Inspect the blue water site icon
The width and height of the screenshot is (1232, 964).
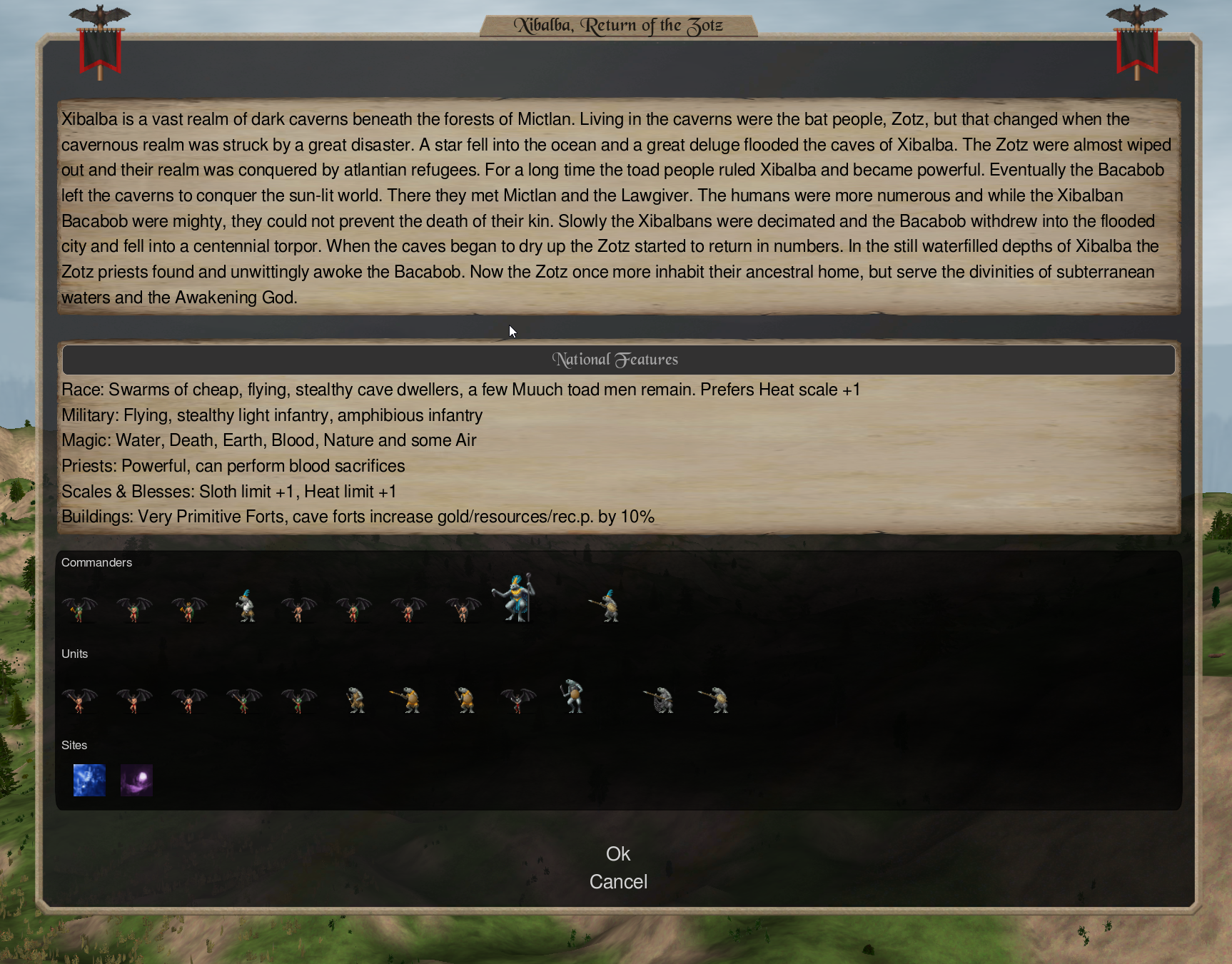(x=89, y=780)
